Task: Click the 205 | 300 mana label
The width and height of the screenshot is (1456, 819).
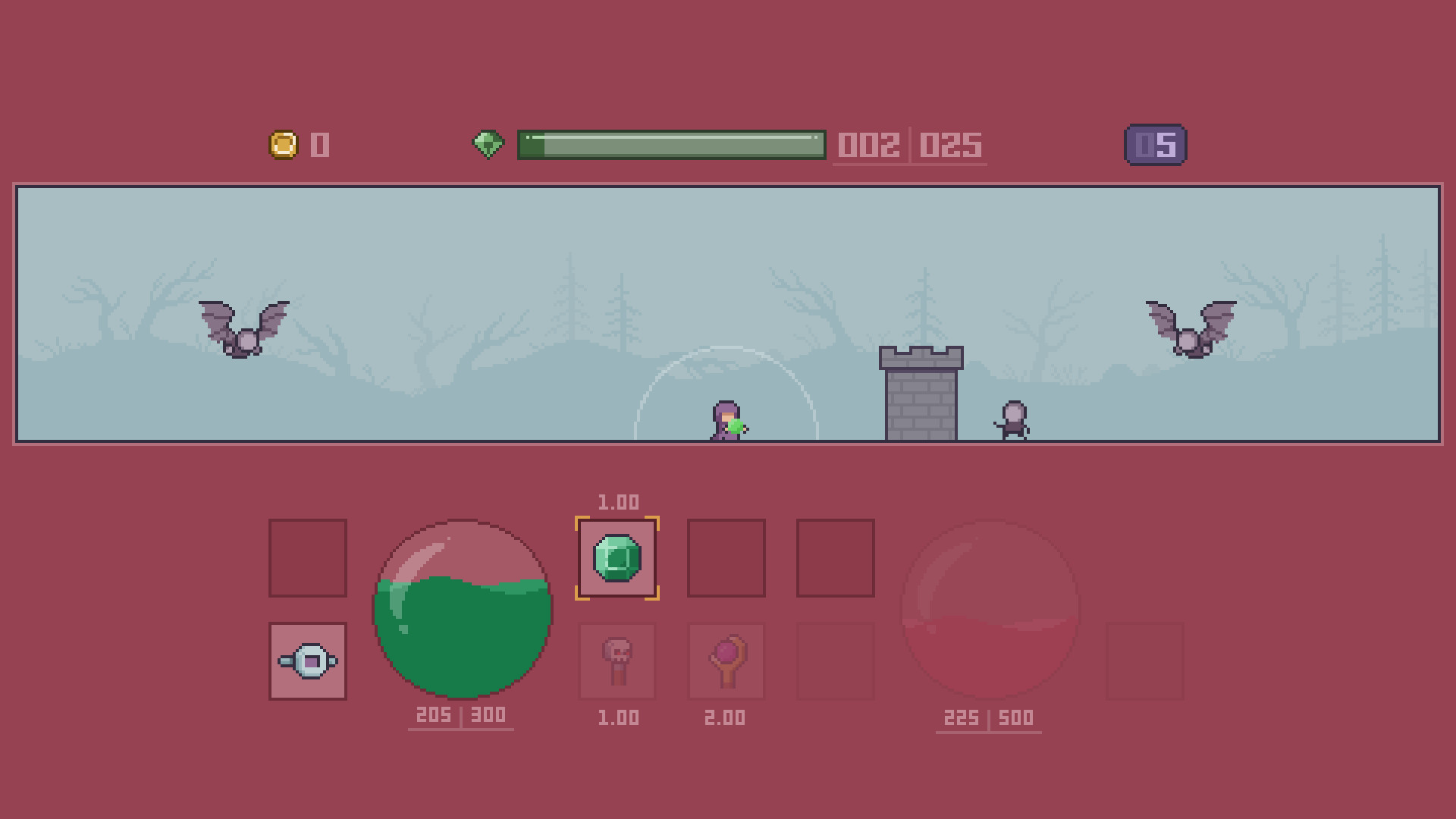Action: click(460, 714)
